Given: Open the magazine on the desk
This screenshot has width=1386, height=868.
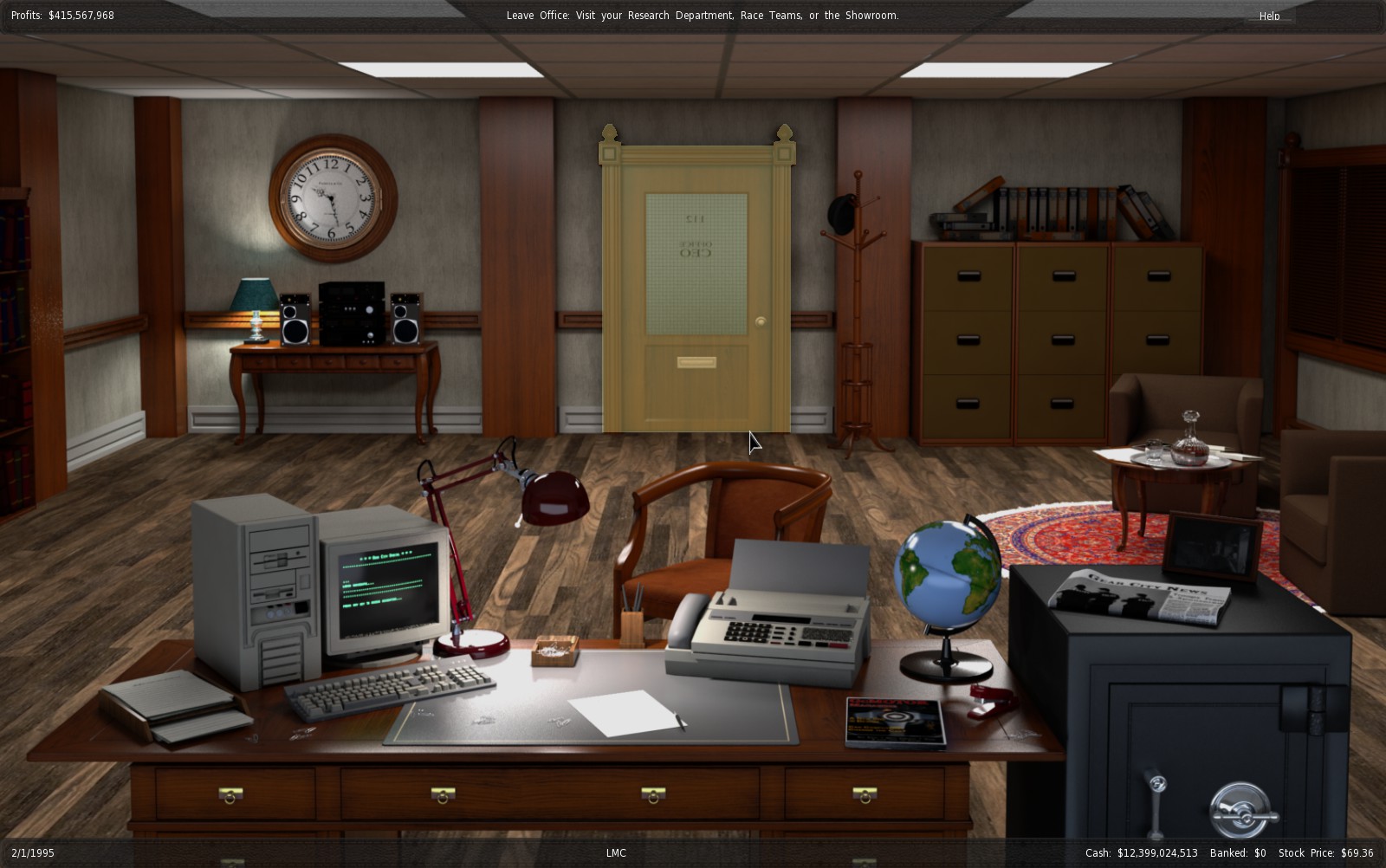Looking at the screenshot, I should pyautogui.click(x=895, y=722).
